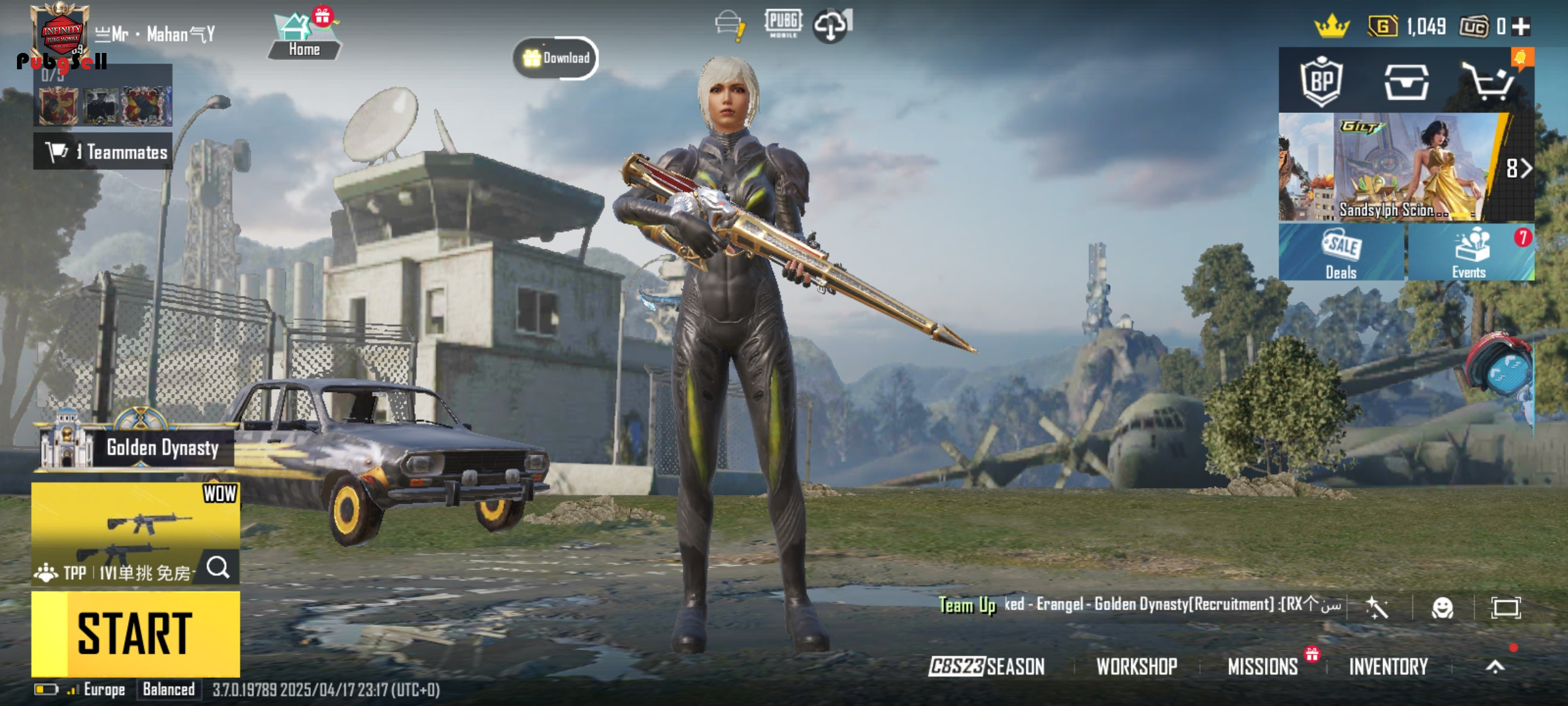The width and height of the screenshot is (1568, 706).
Task: Go to the Season page
Action: pos(987,666)
